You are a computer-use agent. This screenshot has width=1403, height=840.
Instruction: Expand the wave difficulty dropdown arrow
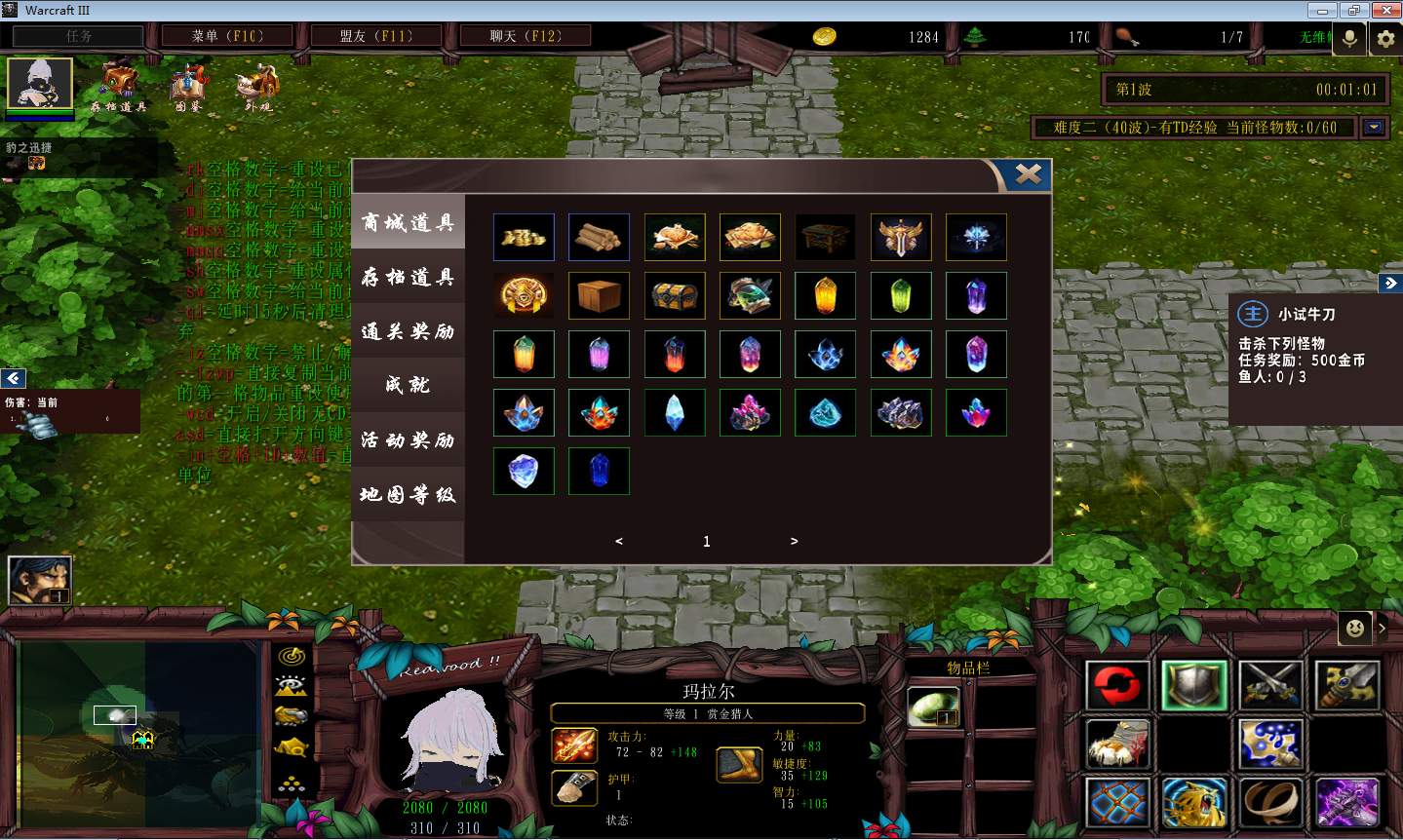click(1375, 128)
